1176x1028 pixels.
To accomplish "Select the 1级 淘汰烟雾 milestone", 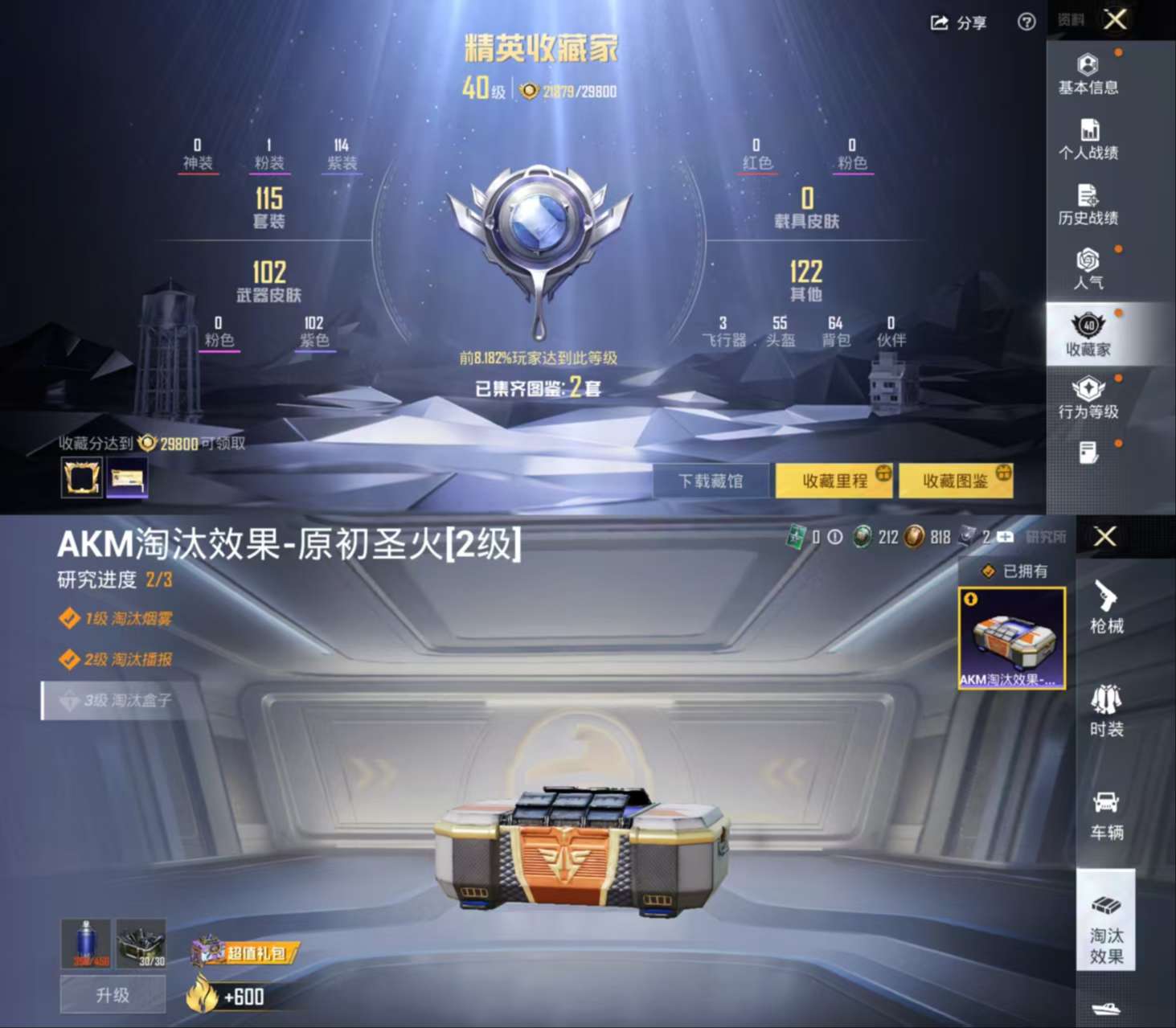I will click(x=119, y=617).
